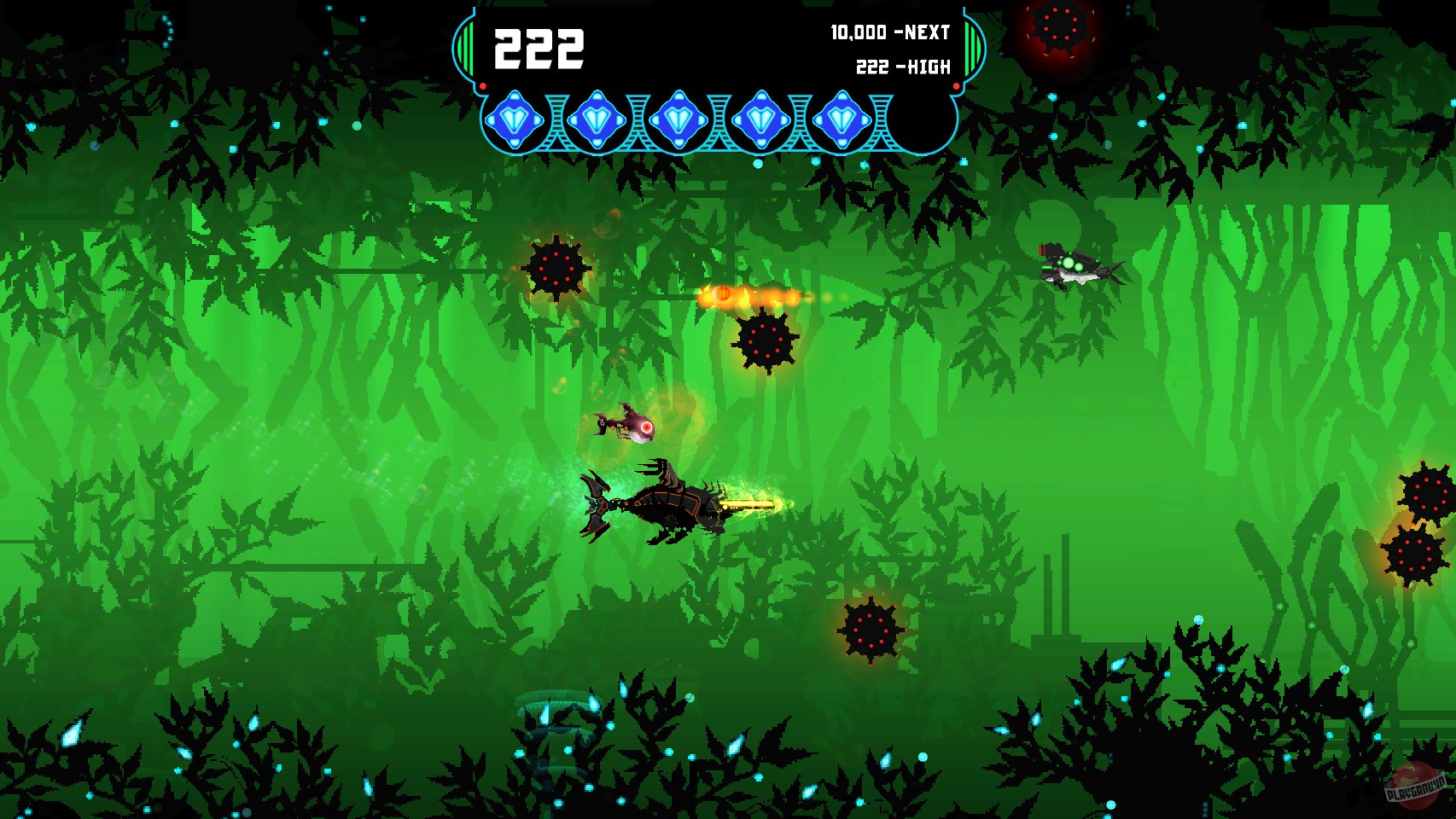Click the second gem icon on the HUD bar
Image resolution: width=1456 pixels, height=819 pixels.
597,120
